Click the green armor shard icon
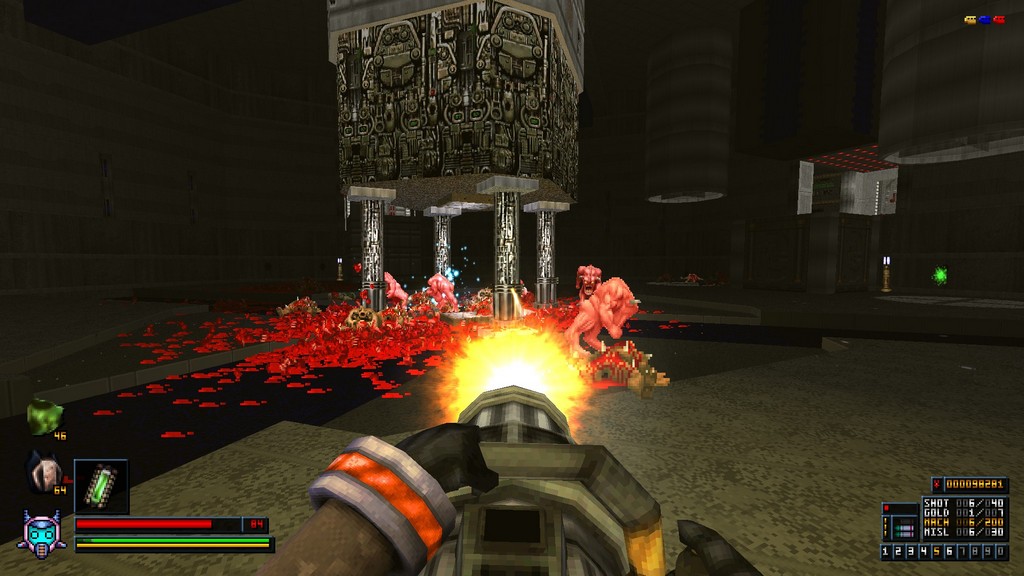1024x576 pixels. click(44, 416)
